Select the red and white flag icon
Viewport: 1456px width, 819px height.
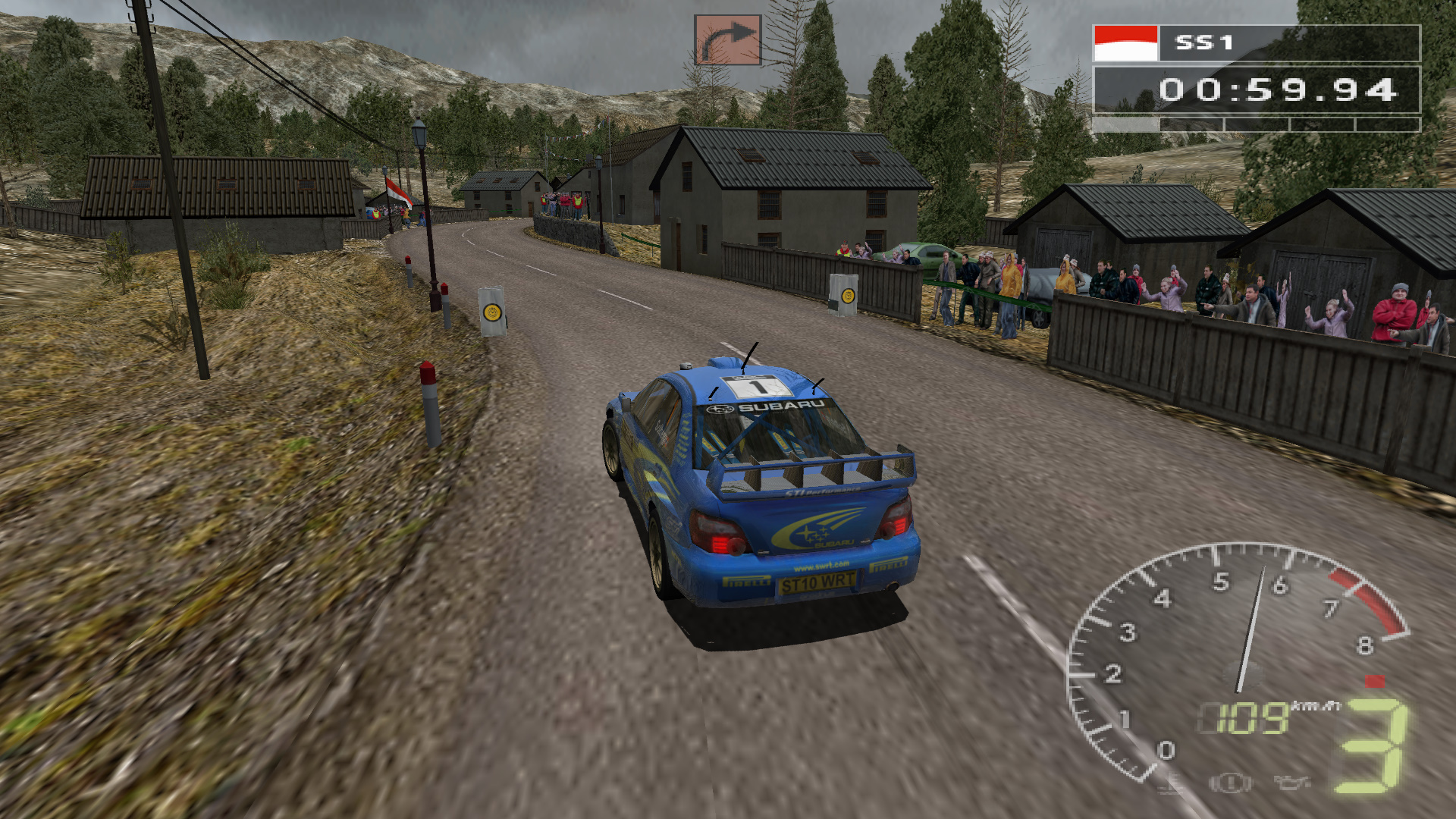coord(1125,43)
